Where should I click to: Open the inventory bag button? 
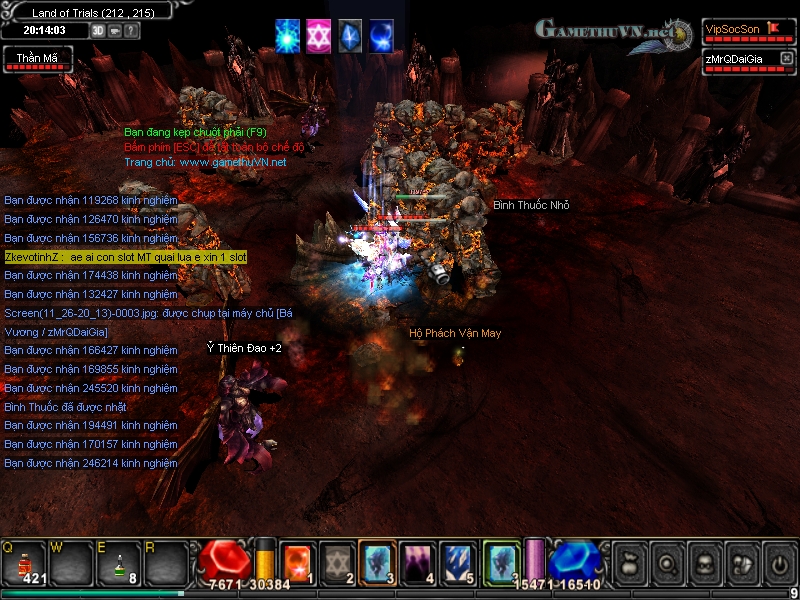click(x=629, y=563)
